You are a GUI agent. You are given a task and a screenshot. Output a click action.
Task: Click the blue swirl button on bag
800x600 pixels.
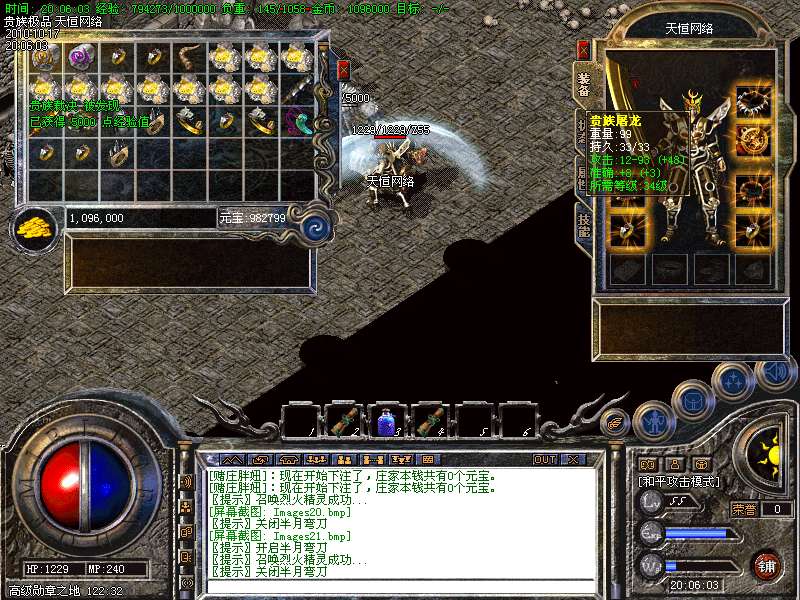316,226
